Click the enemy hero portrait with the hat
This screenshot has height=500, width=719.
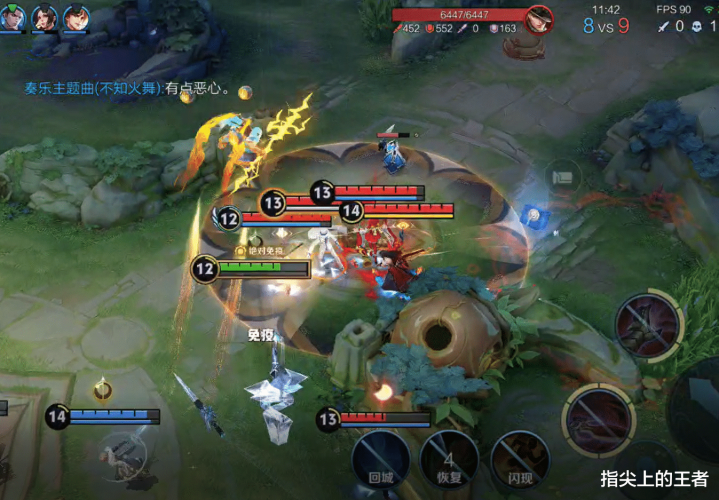click(x=540, y=19)
